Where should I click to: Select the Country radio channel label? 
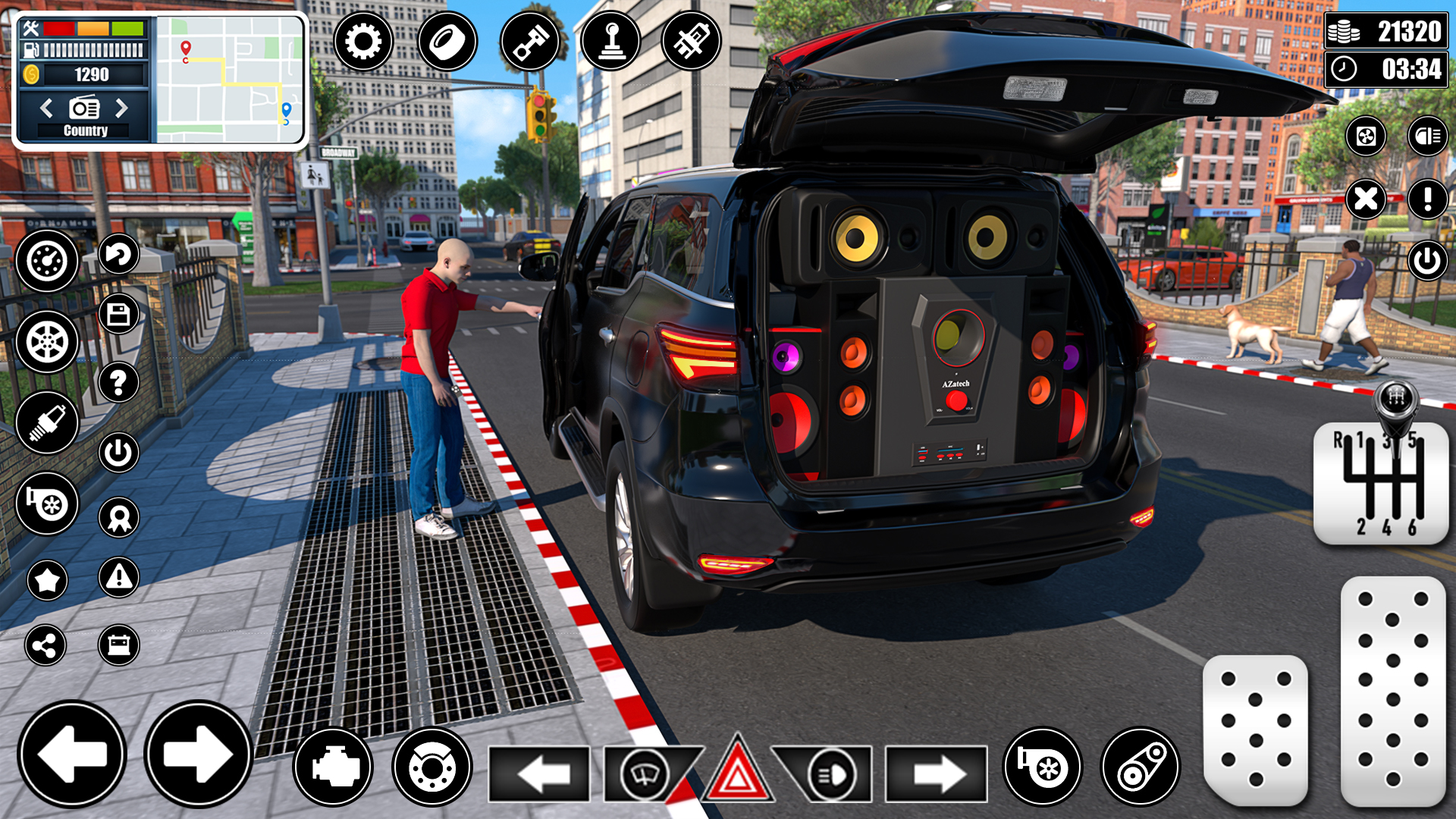86,130
